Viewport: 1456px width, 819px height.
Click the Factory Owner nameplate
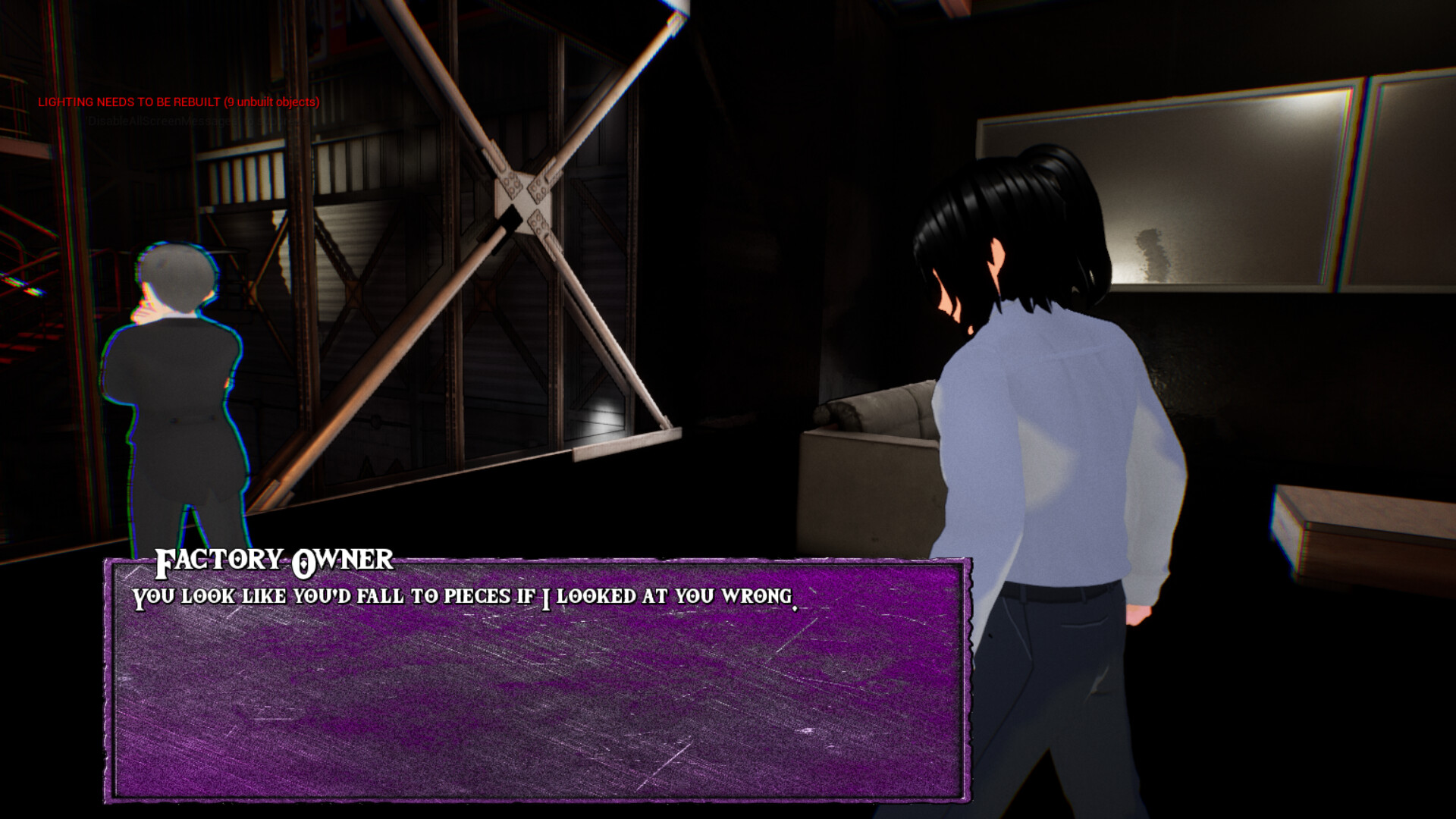(273, 561)
